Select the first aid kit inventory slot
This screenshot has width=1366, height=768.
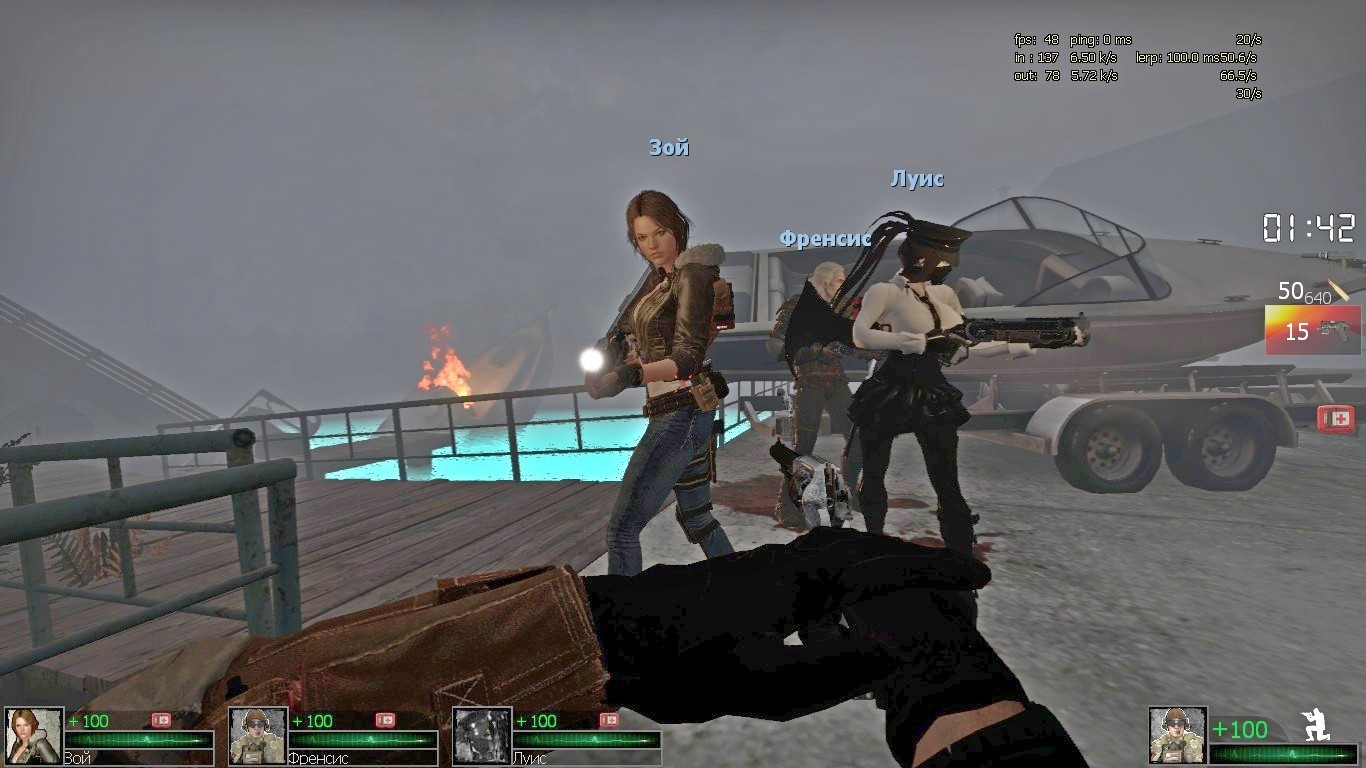1335,418
